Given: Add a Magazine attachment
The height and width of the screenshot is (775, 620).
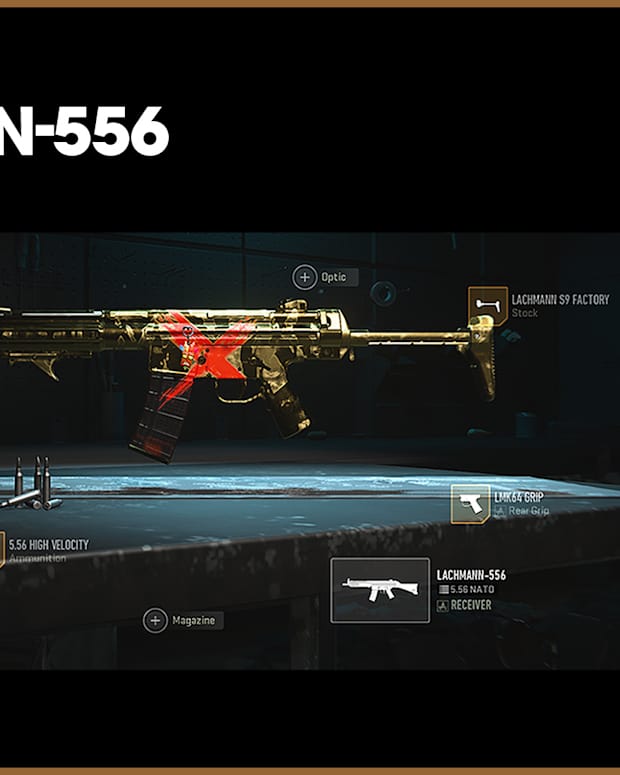Looking at the screenshot, I should tap(155, 621).
